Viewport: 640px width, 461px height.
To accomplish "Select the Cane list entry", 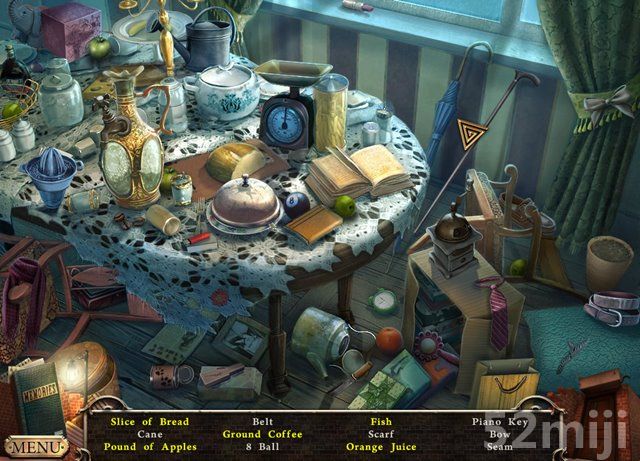I will (150, 434).
